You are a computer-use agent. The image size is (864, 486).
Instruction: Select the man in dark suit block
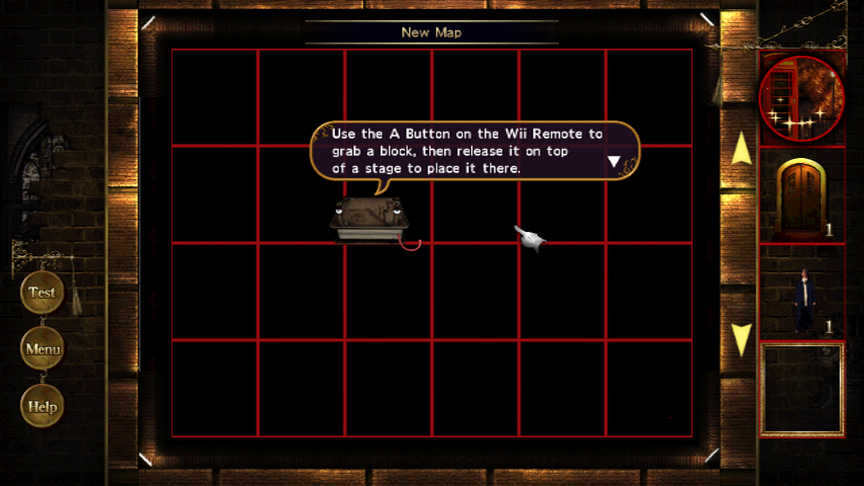tap(802, 296)
